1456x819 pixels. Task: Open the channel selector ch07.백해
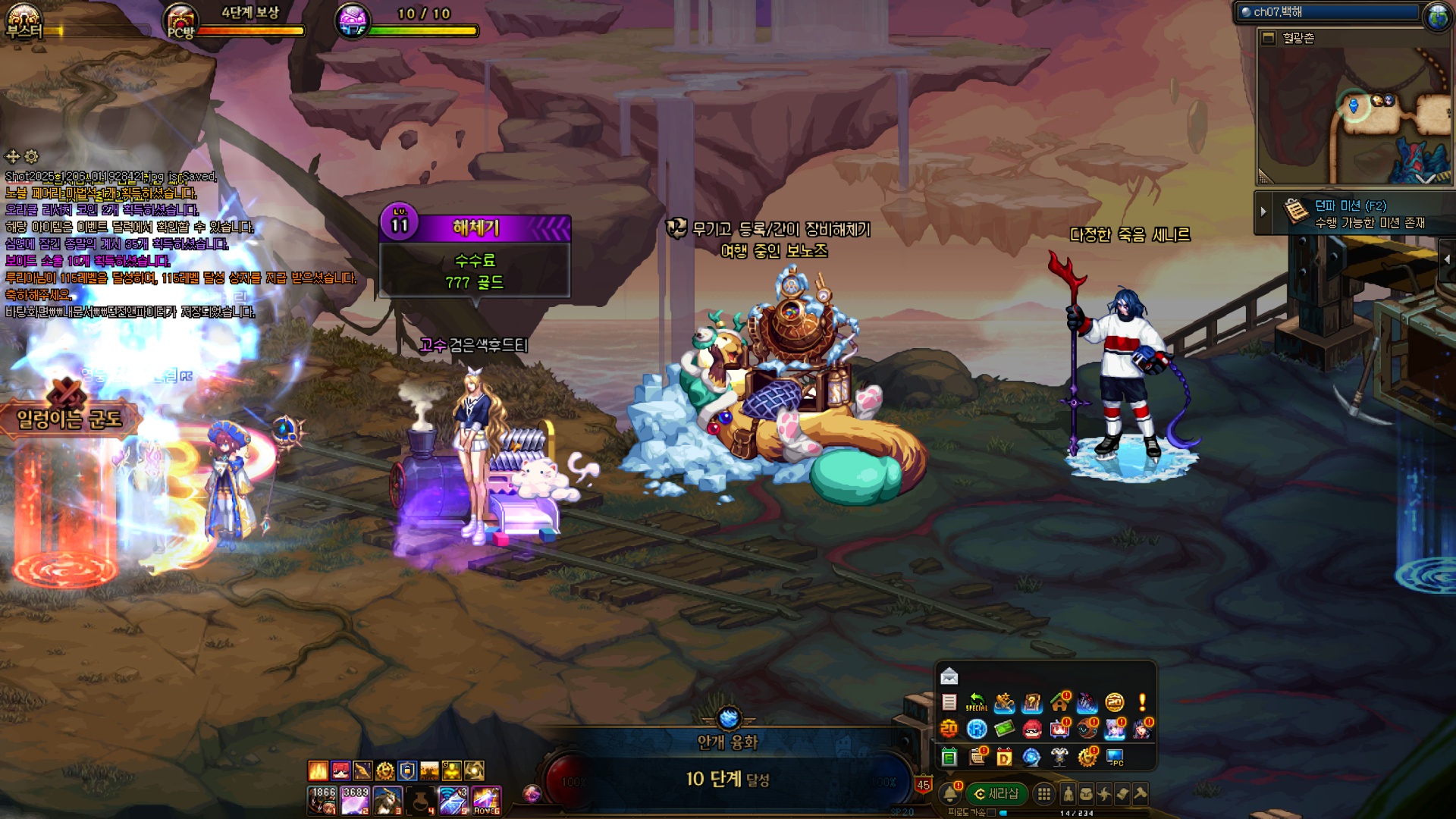coord(1329,12)
